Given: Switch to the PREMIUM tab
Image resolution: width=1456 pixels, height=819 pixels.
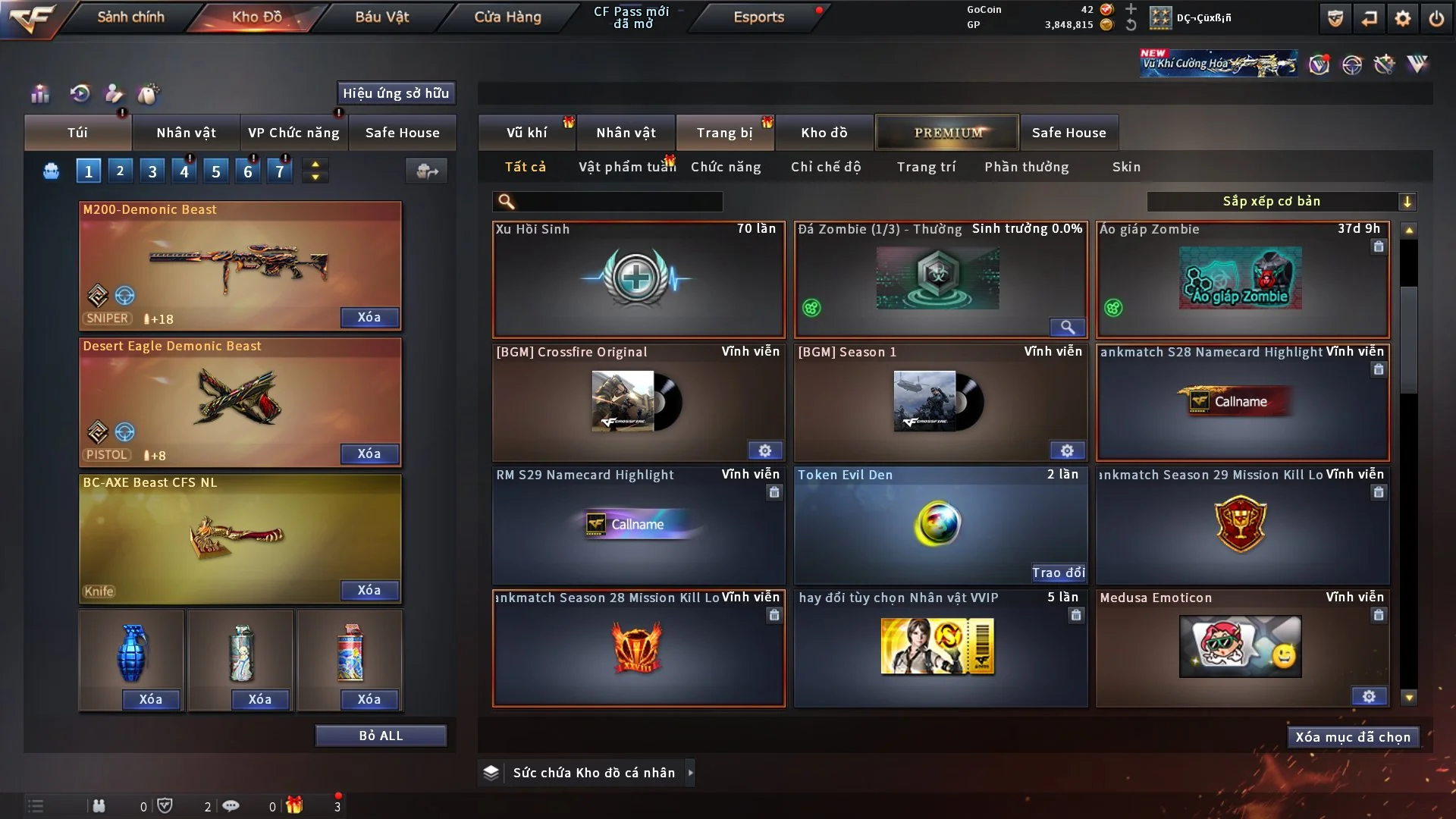Looking at the screenshot, I should point(947,133).
